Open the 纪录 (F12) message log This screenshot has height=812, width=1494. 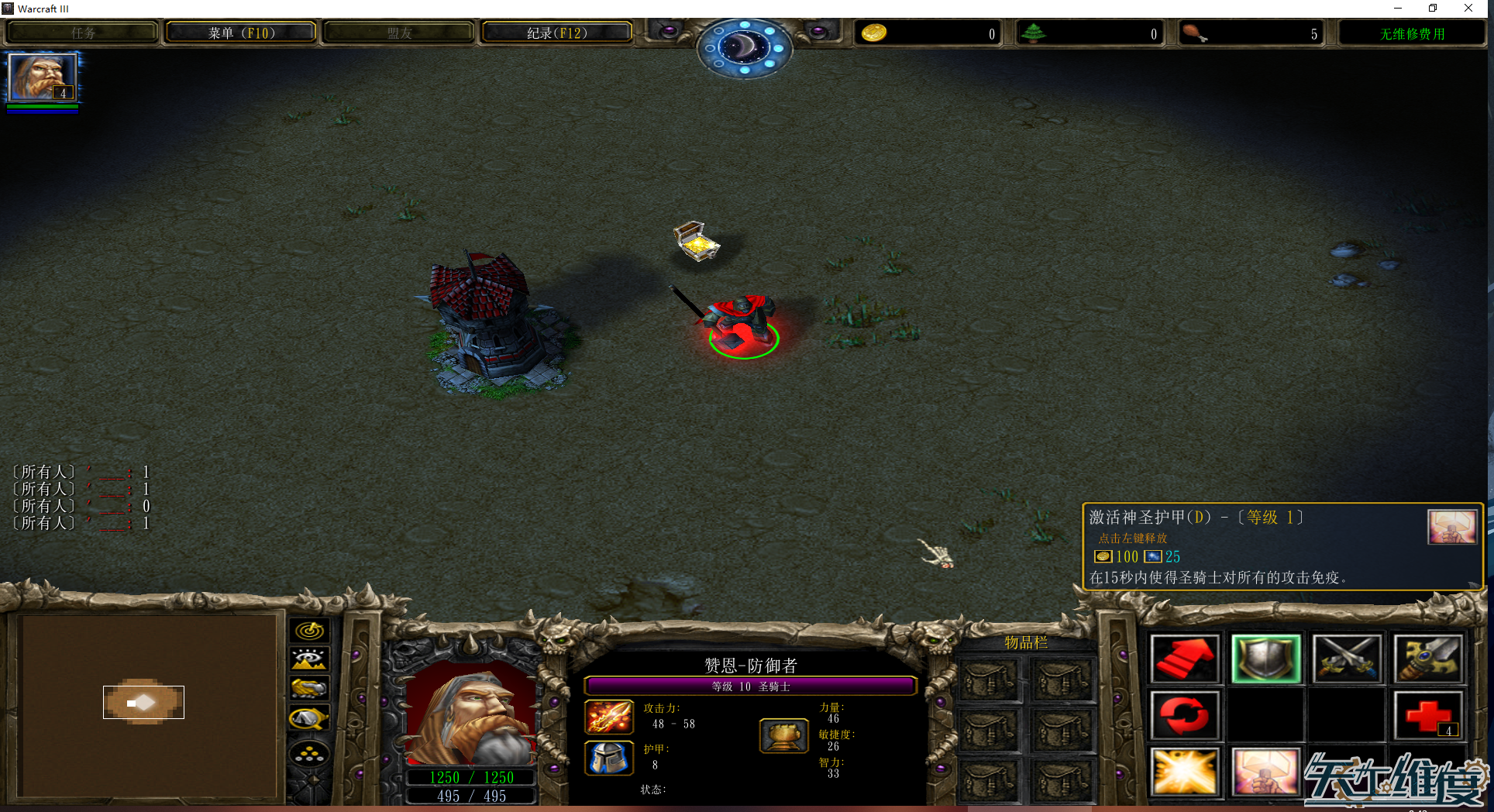(x=556, y=33)
